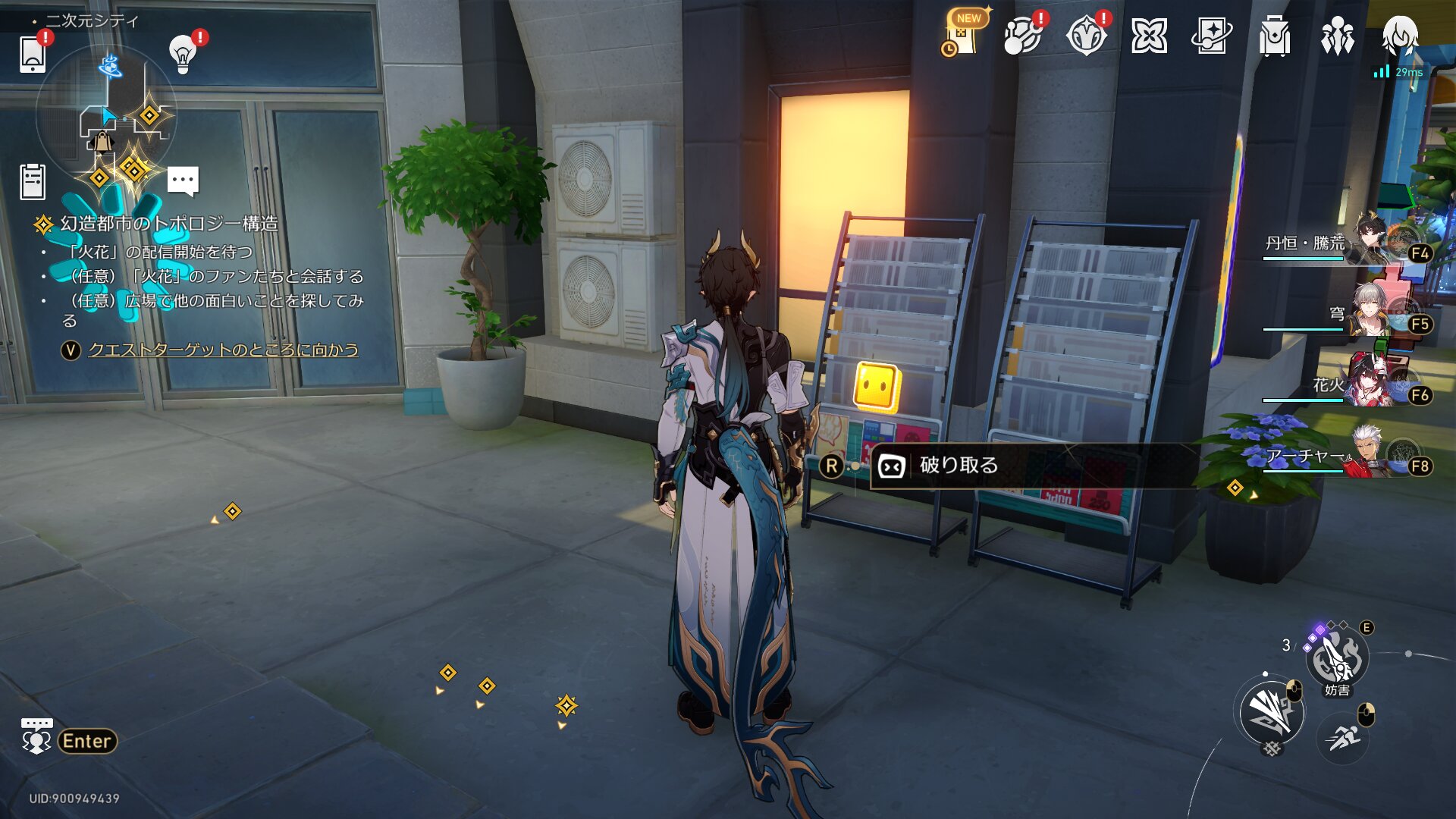
Task: Activate the 妨害 technique skill
Action: [1336, 658]
